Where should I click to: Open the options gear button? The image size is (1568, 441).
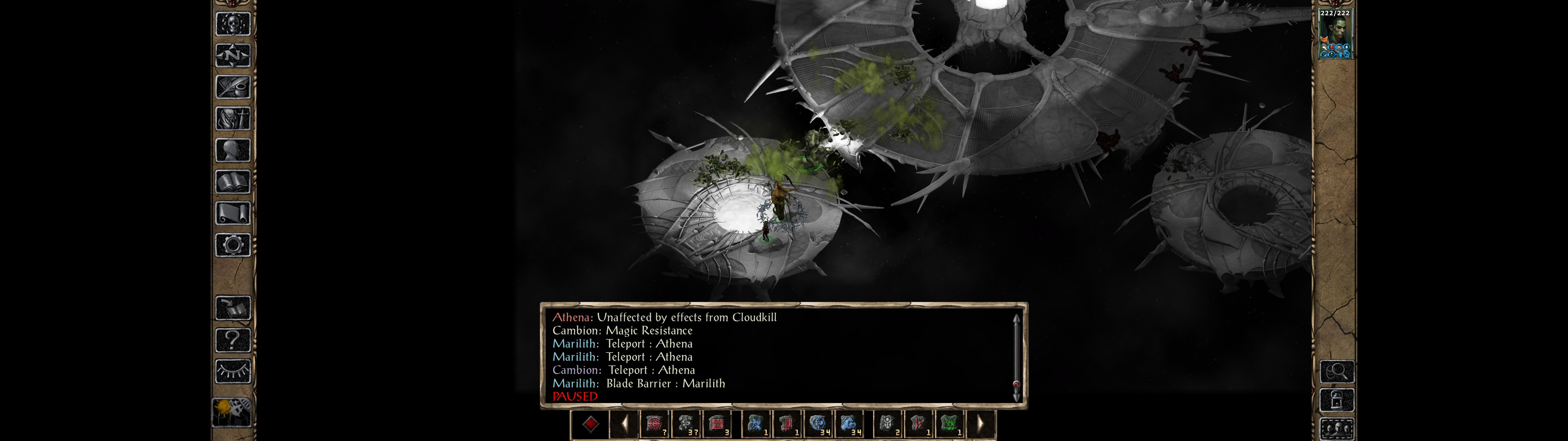point(233,245)
